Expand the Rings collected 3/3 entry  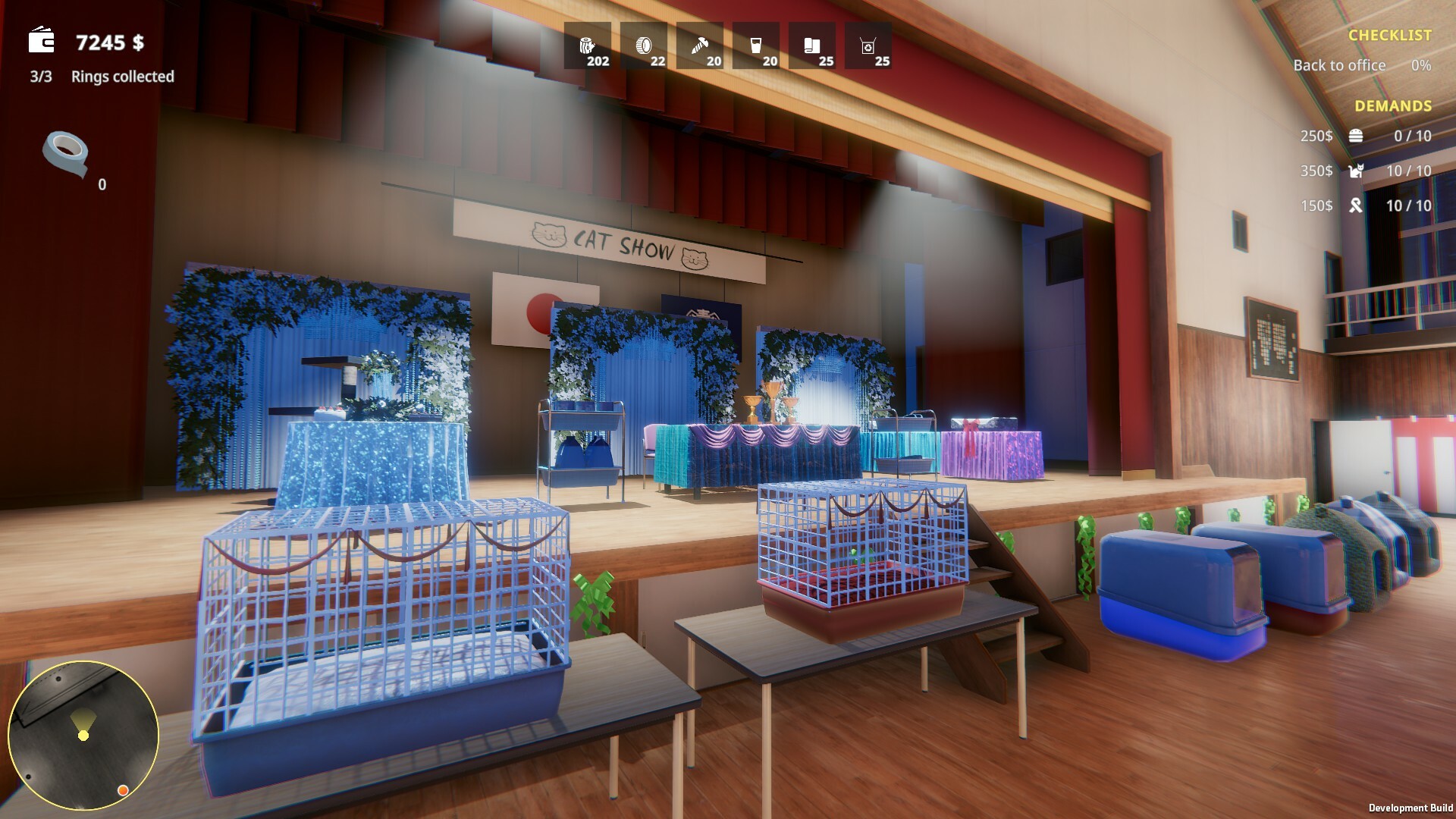(x=102, y=77)
